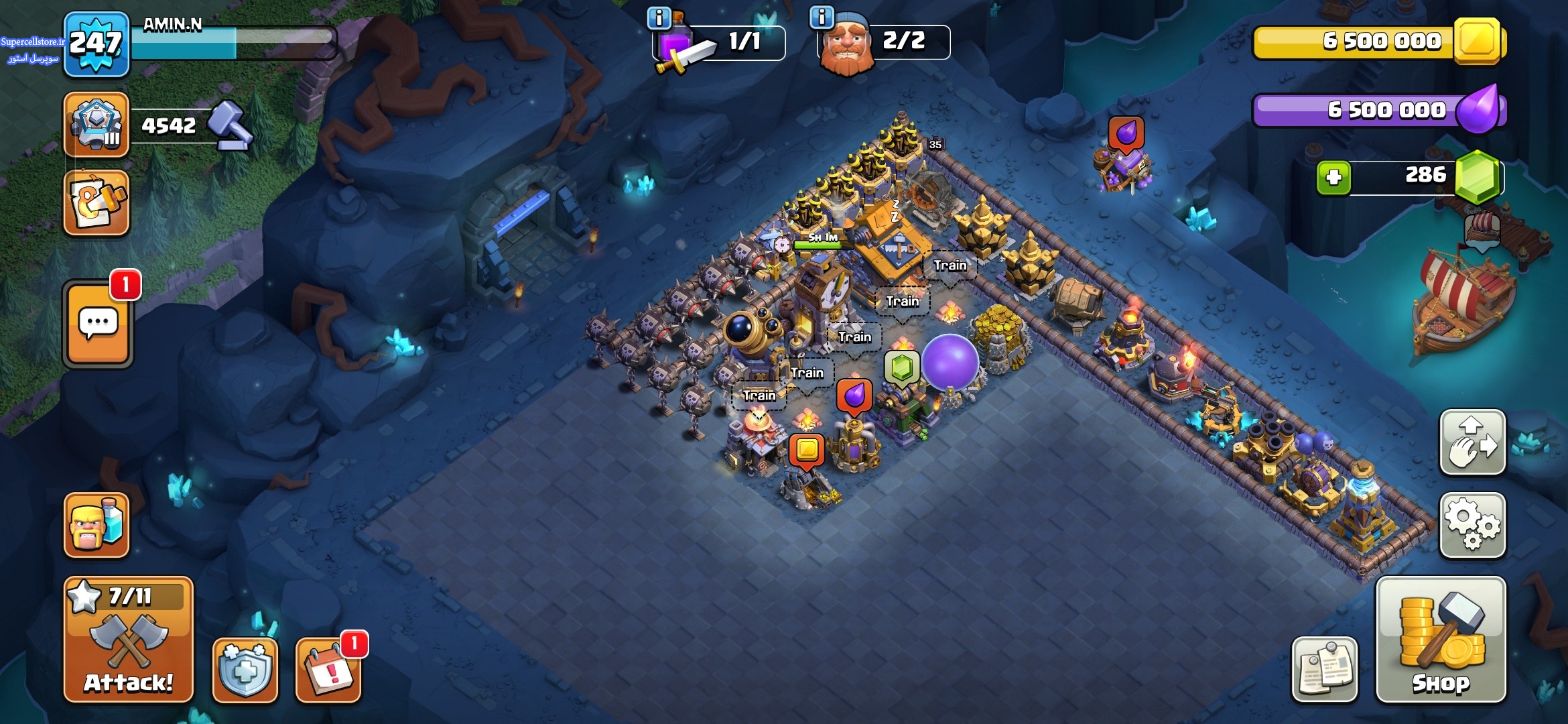Show Master Builder info button

[822, 17]
